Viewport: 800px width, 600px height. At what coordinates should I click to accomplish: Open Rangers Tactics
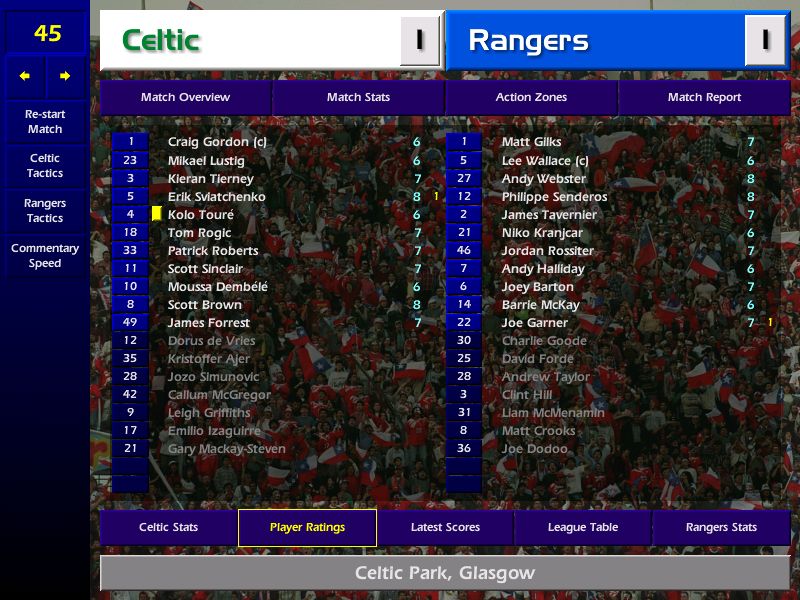(x=45, y=211)
